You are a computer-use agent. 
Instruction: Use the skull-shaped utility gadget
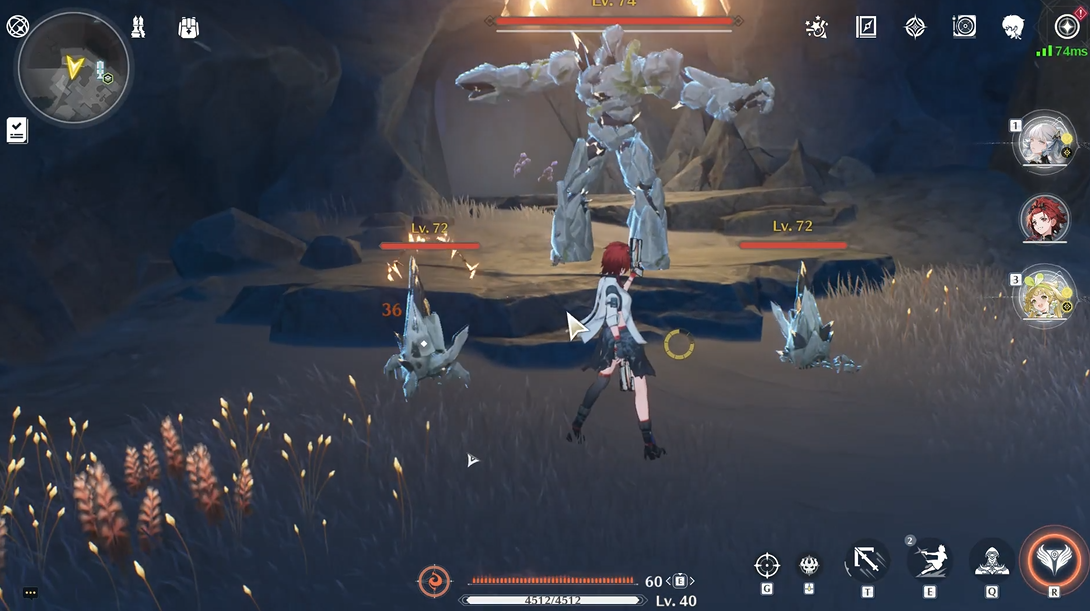point(809,566)
